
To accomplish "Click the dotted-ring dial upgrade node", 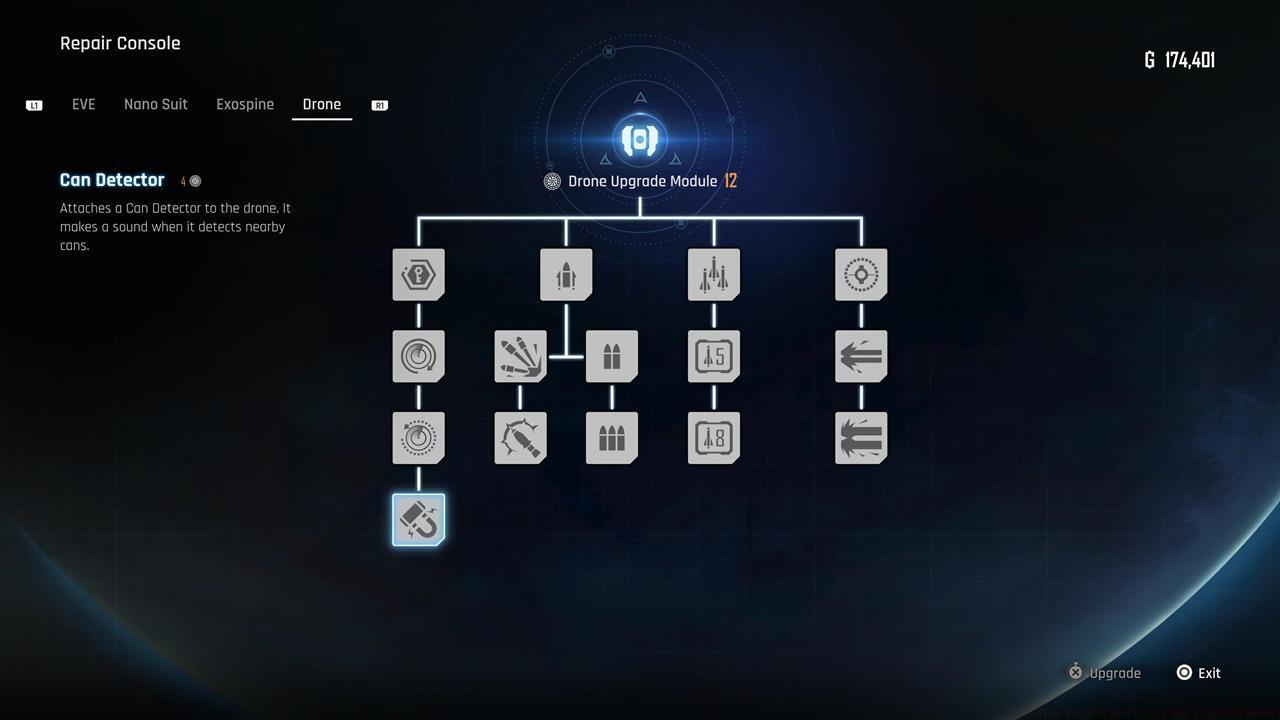I will point(418,437).
